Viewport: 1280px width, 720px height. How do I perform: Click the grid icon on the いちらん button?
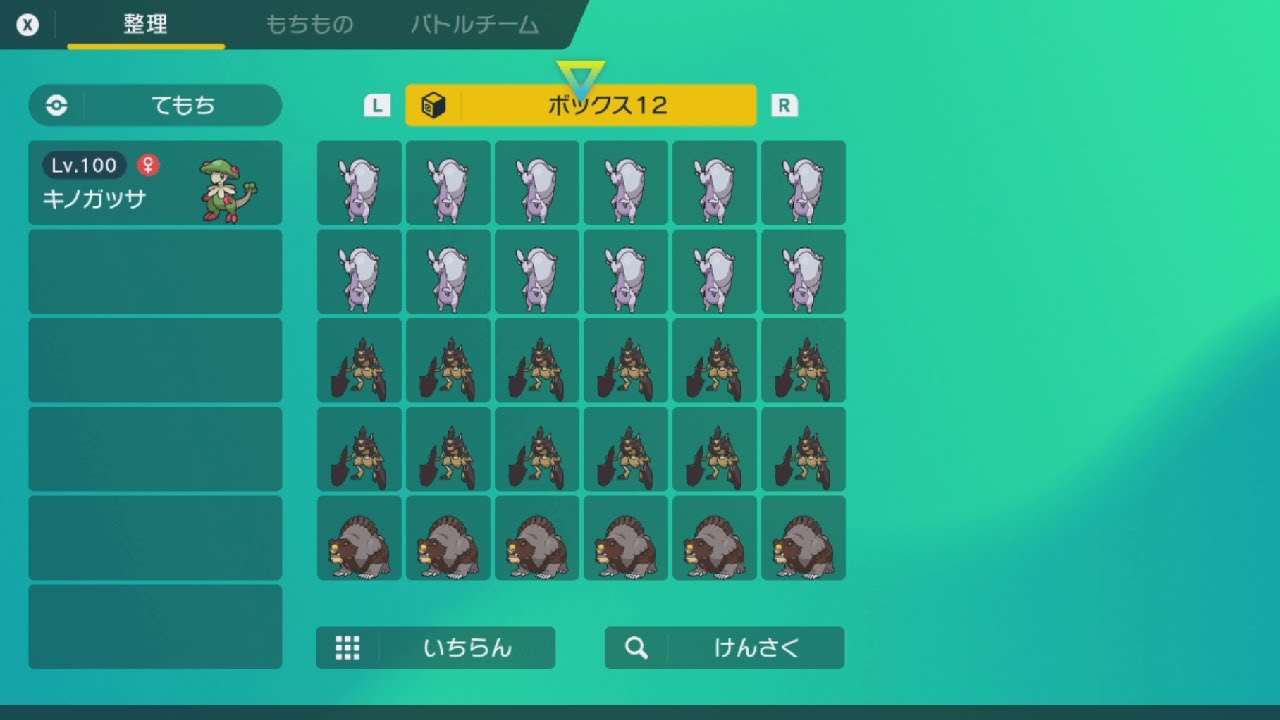tap(347, 647)
